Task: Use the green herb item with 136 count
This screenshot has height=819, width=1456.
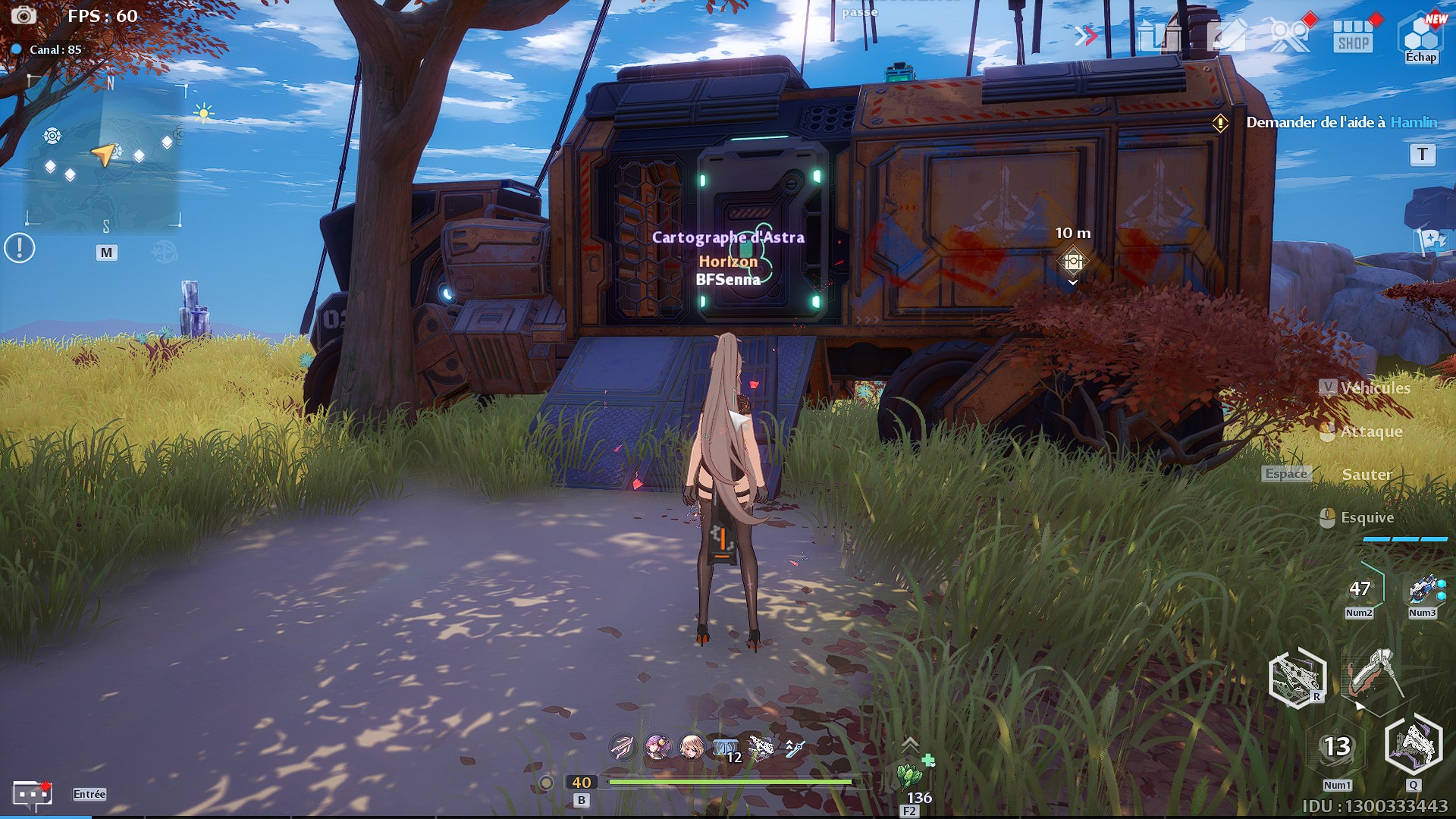Action: coord(909,777)
